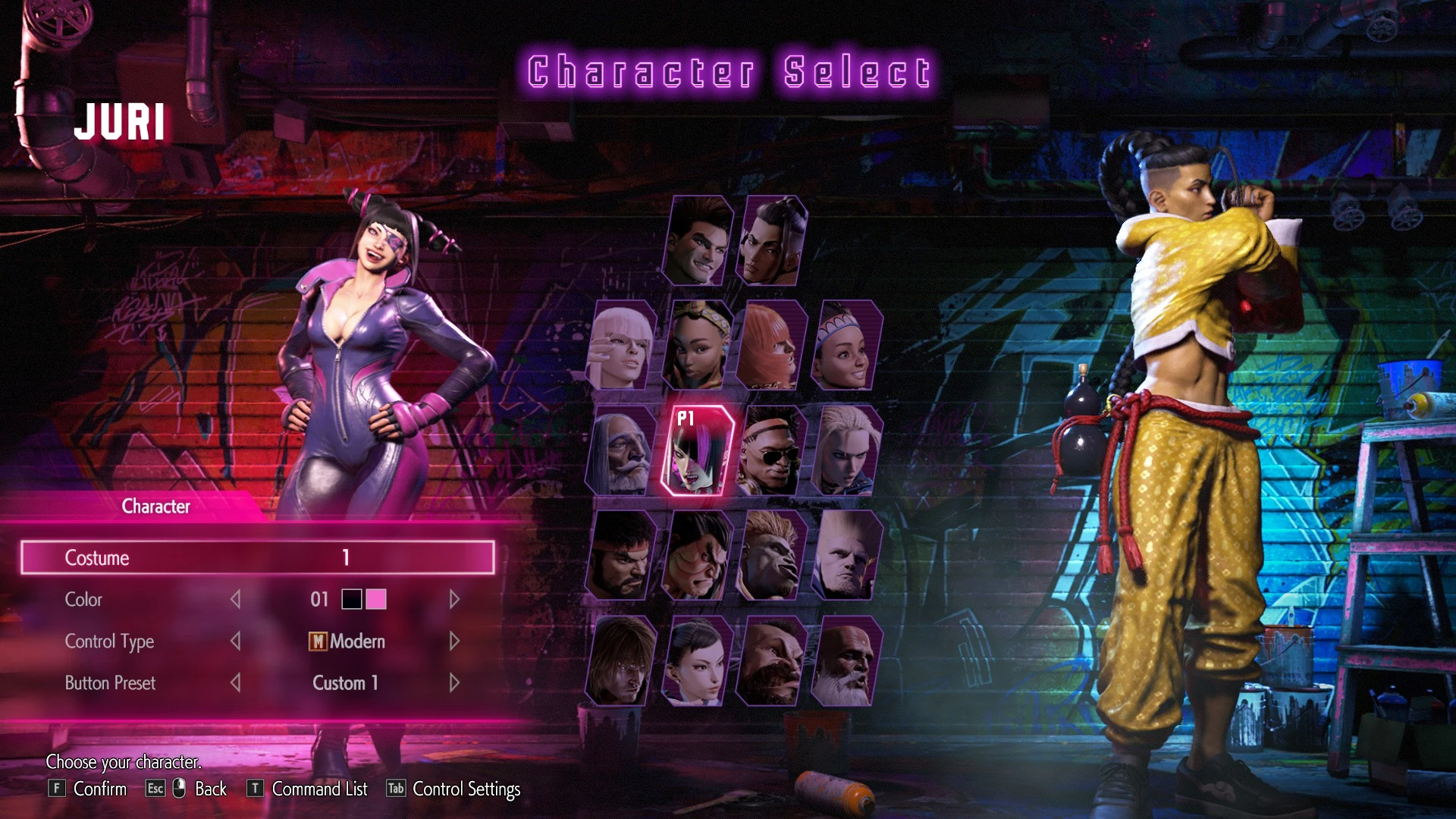Change Control Type using the left arrow
1456x819 pixels.
[236, 642]
